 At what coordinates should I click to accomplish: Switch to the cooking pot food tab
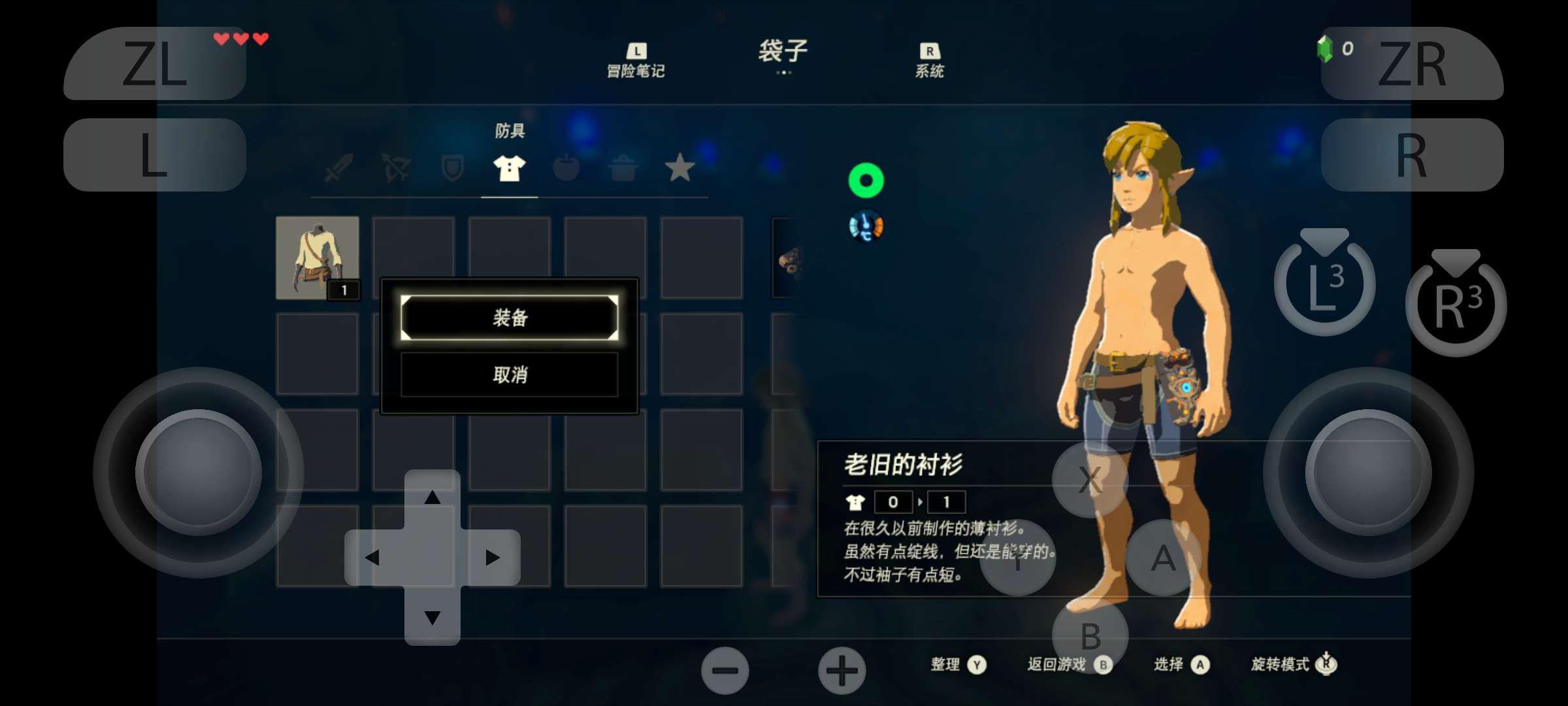[x=623, y=168]
